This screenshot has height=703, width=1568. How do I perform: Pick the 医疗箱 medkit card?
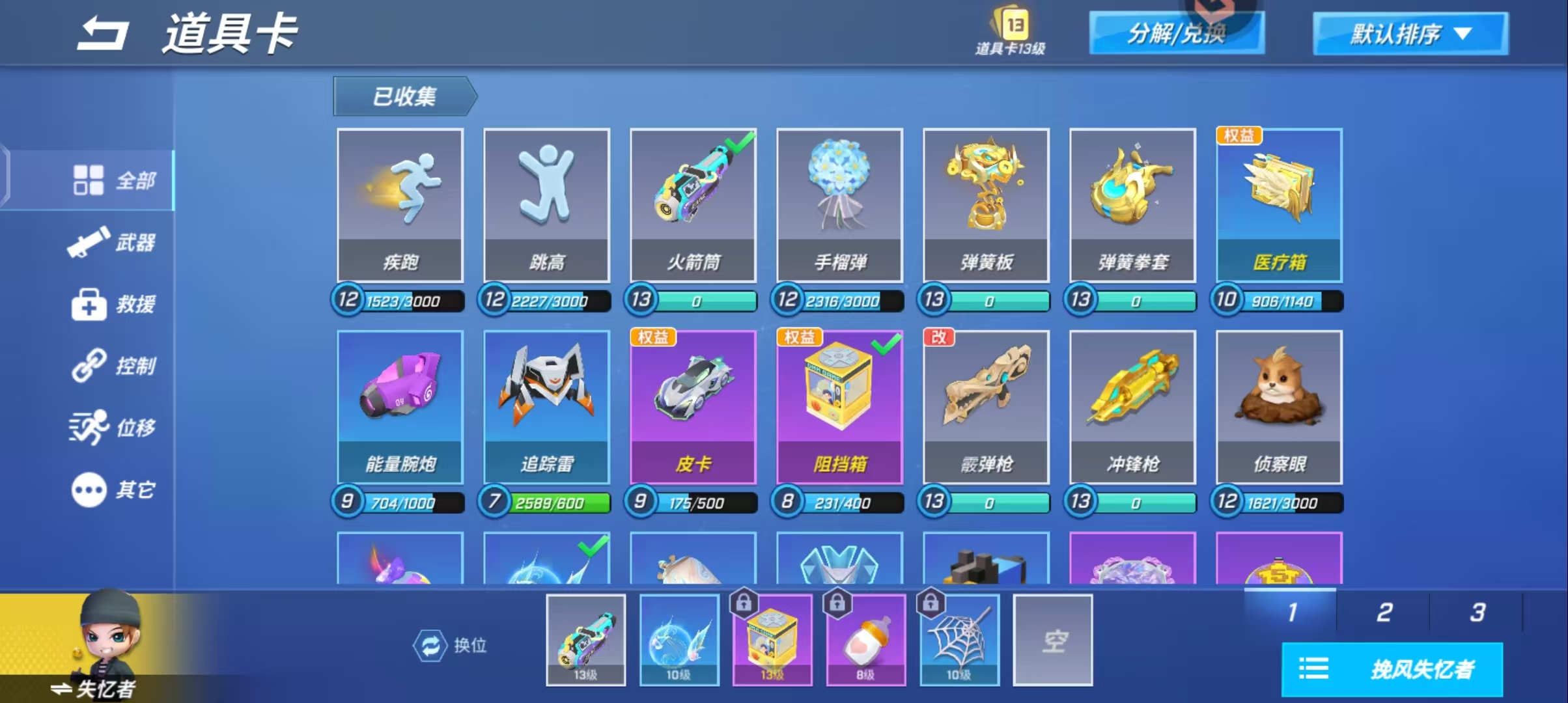coord(1279,205)
